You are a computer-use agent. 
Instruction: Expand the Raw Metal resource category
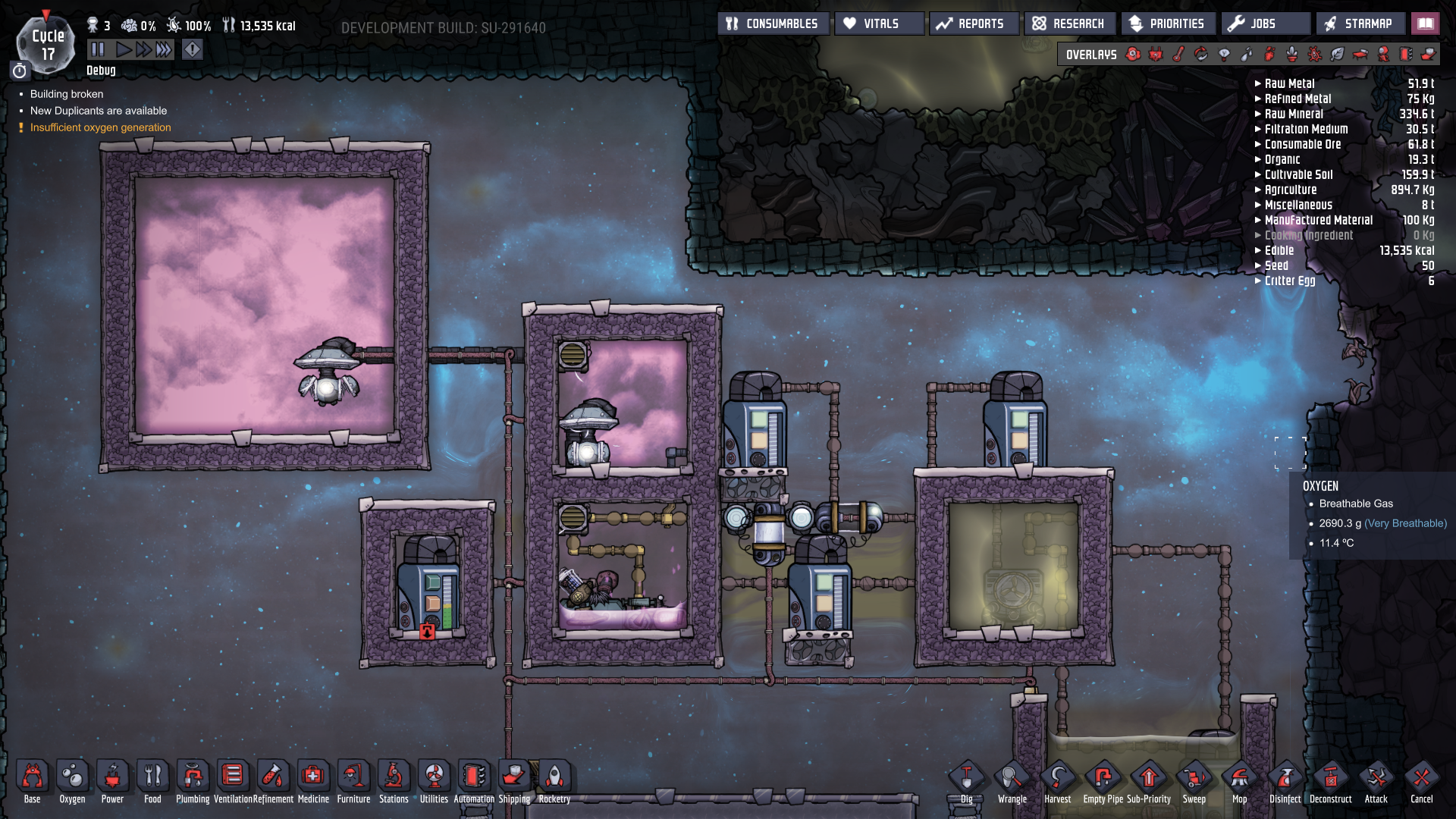click(1258, 83)
